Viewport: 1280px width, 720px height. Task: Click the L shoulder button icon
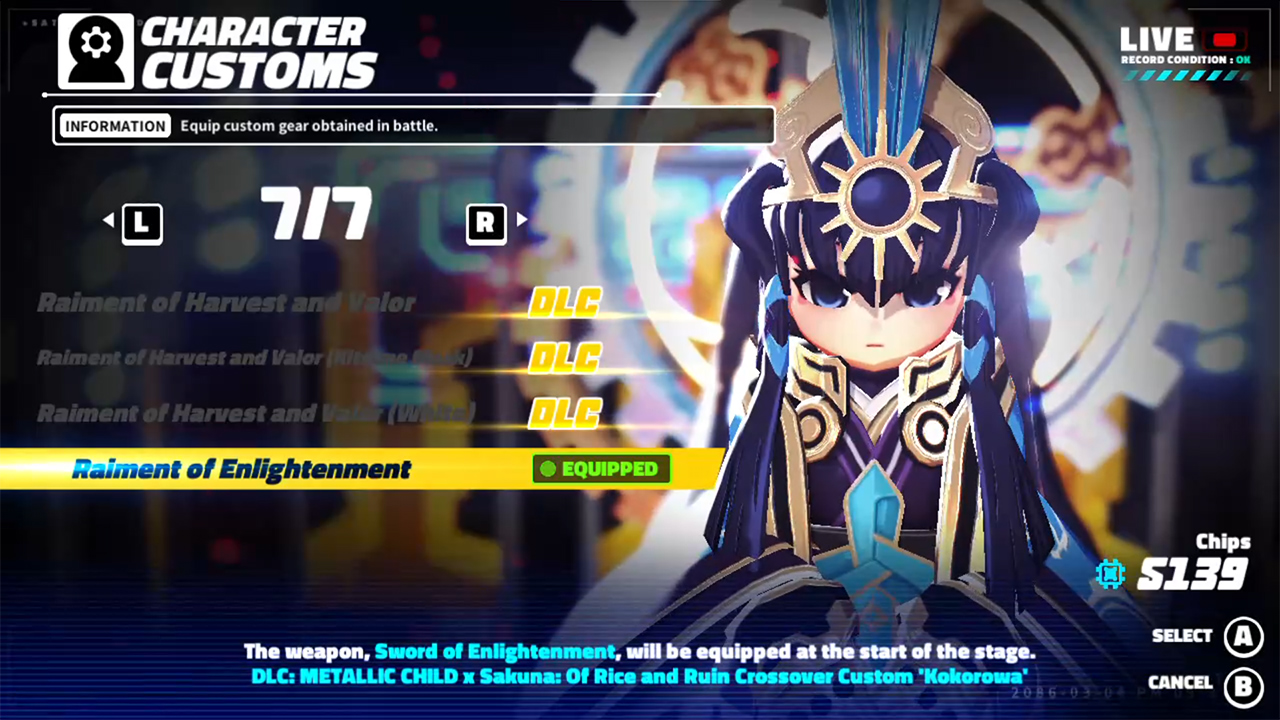coord(141,222)
